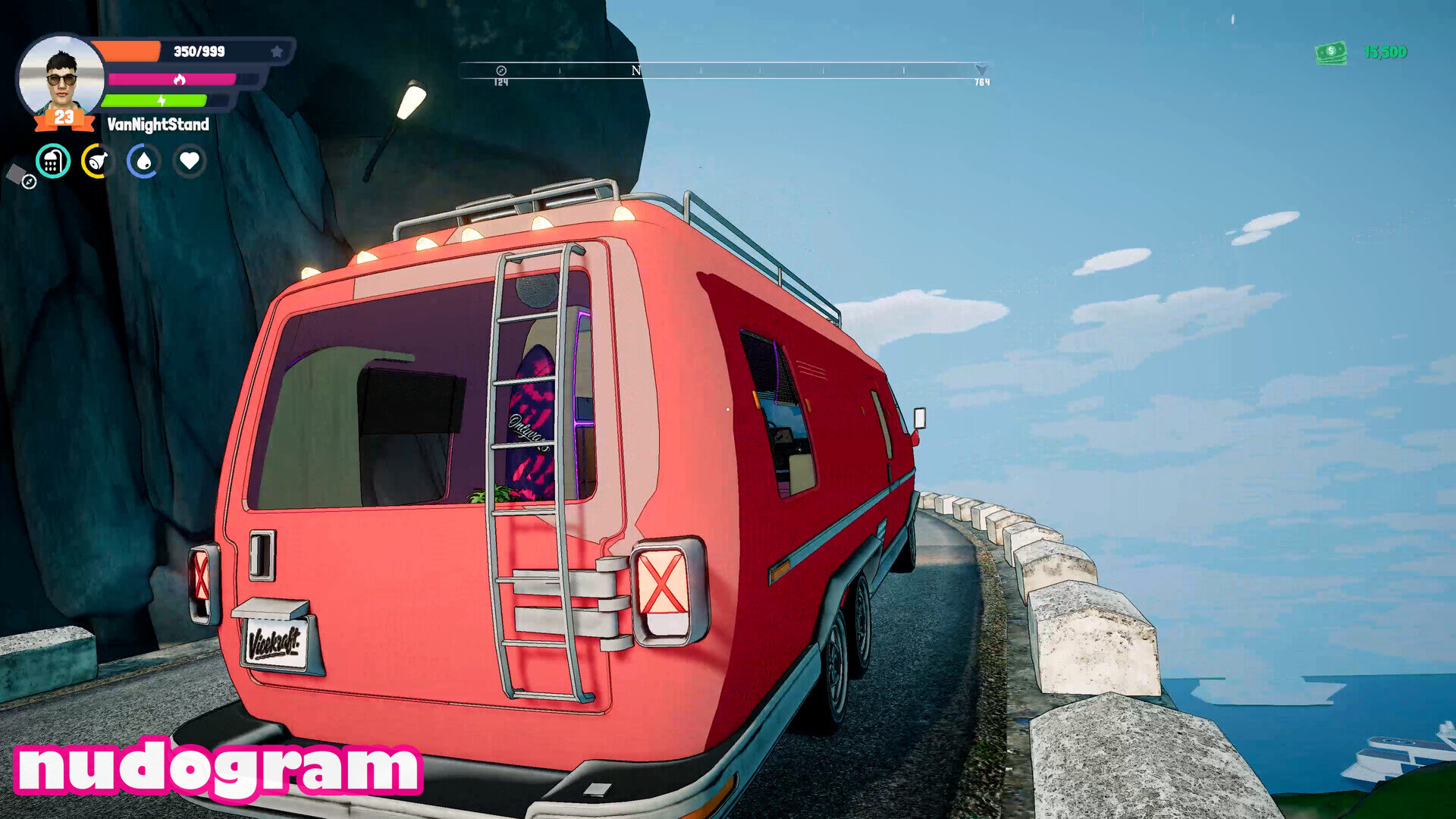1456x819 pixels.
Task: Select the shower hygiene need icon
Action: point(53,161)
